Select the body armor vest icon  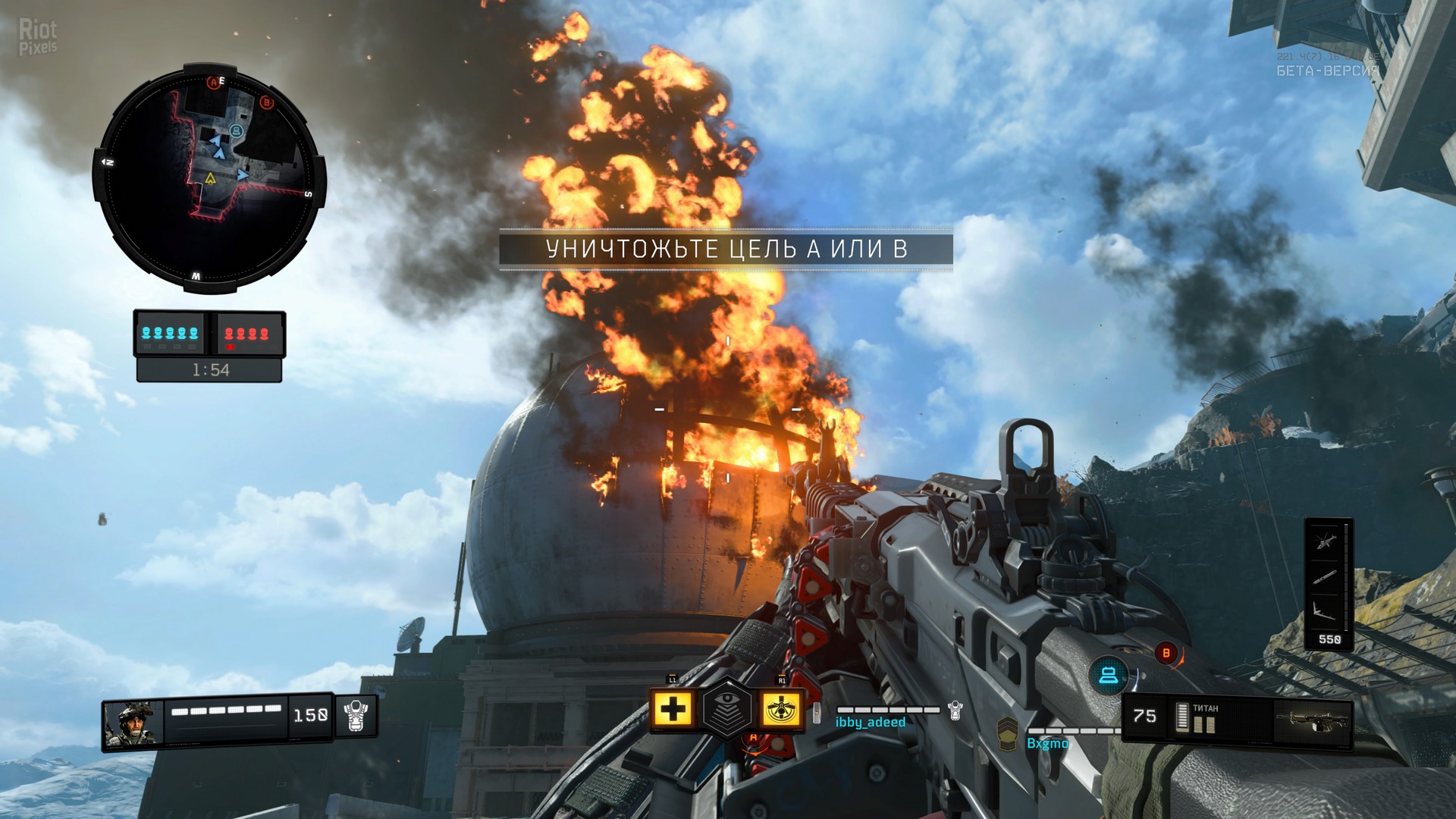tap(356, 715)
